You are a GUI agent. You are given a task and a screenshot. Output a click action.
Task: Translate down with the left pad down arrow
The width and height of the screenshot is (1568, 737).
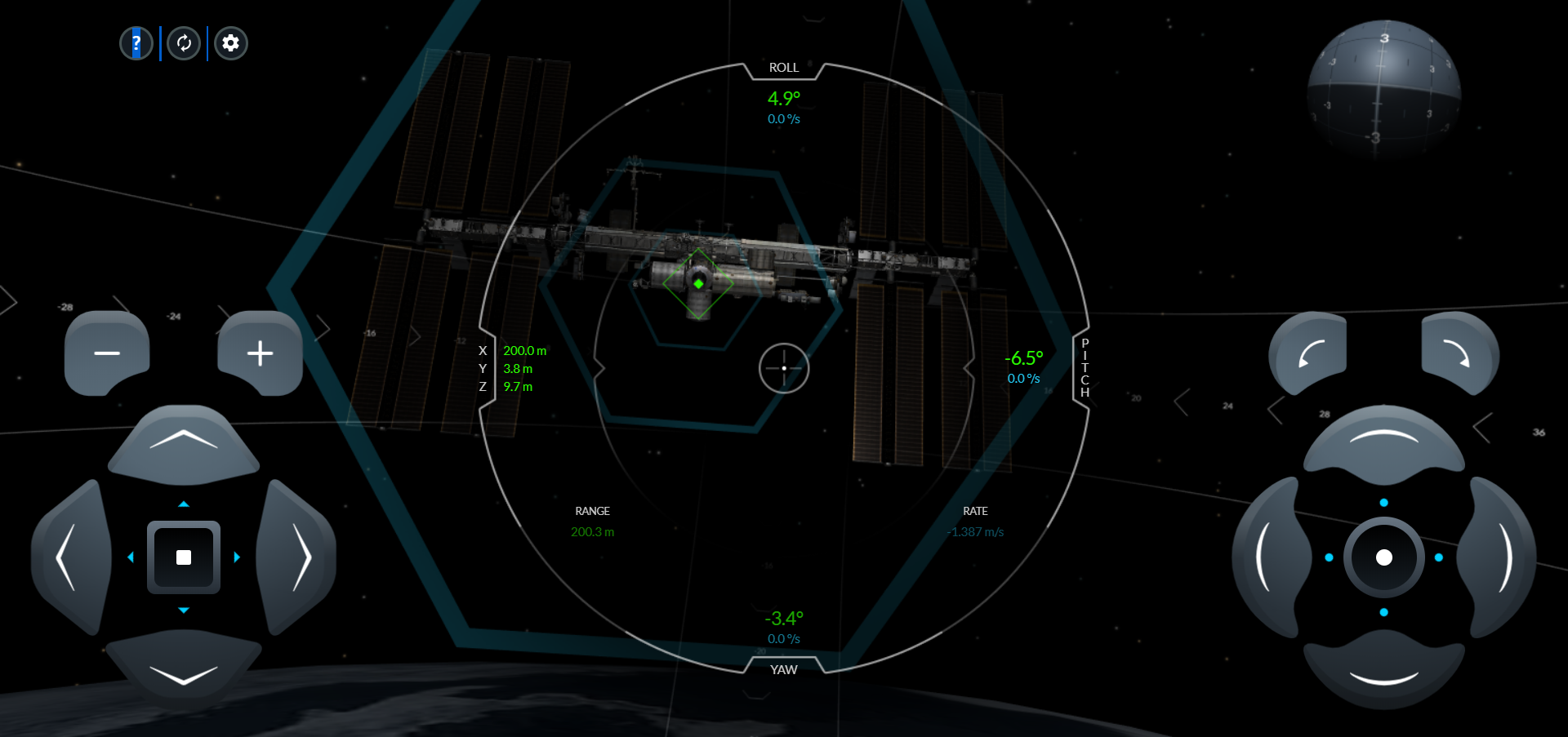(x=184, y=671)
